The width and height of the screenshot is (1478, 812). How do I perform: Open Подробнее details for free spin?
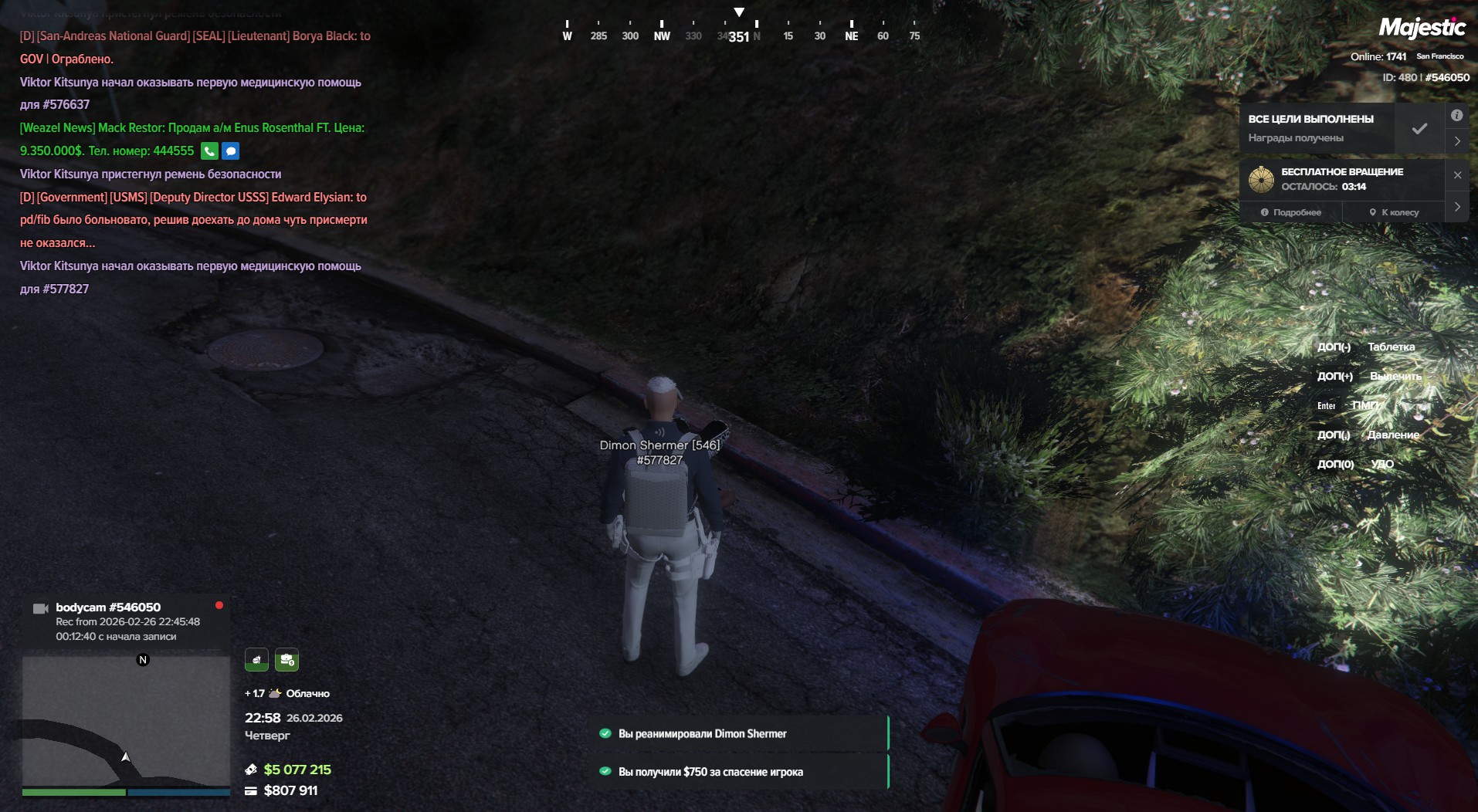point(1291,212)
